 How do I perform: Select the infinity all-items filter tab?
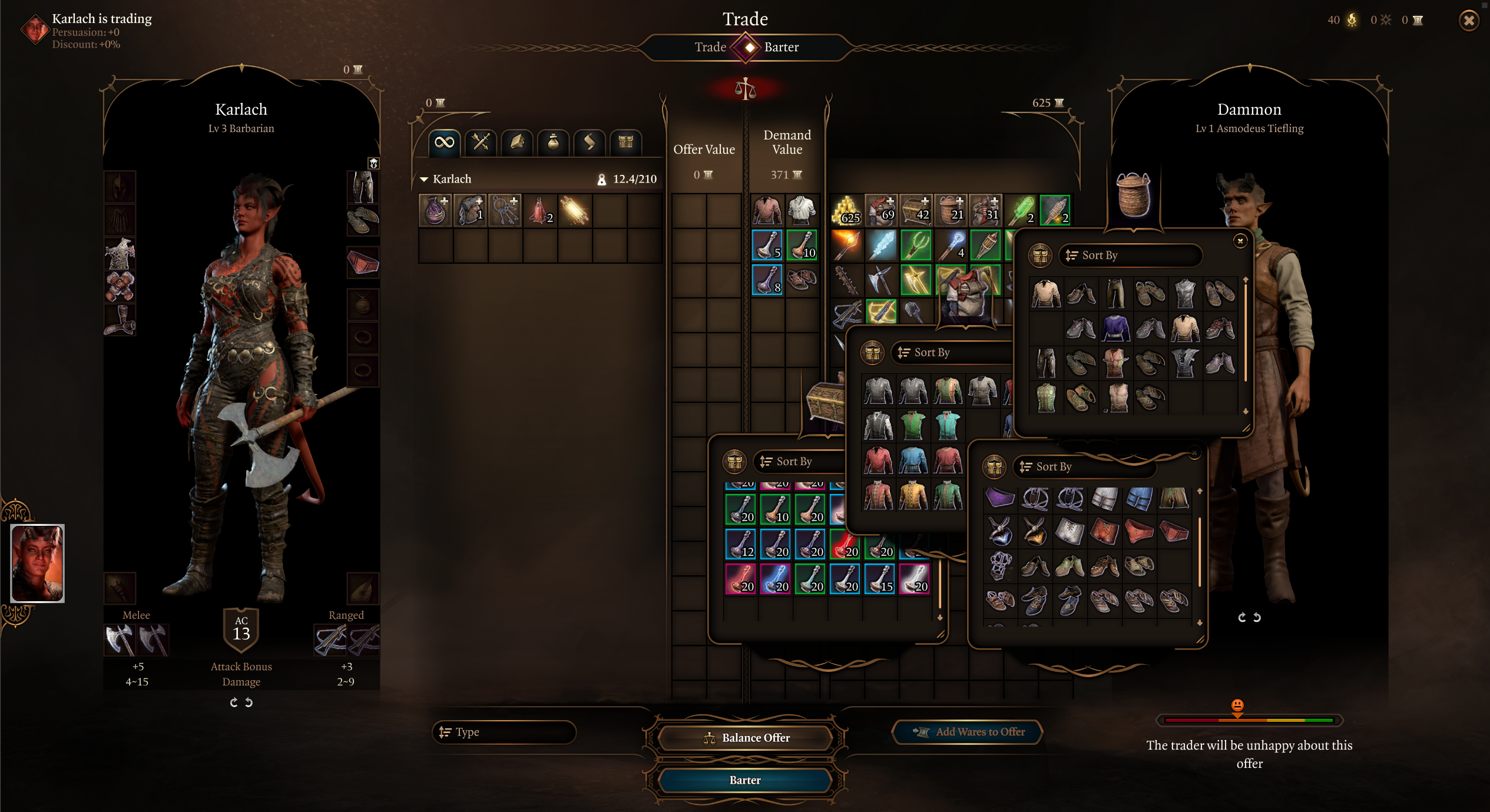pos(444,142)
